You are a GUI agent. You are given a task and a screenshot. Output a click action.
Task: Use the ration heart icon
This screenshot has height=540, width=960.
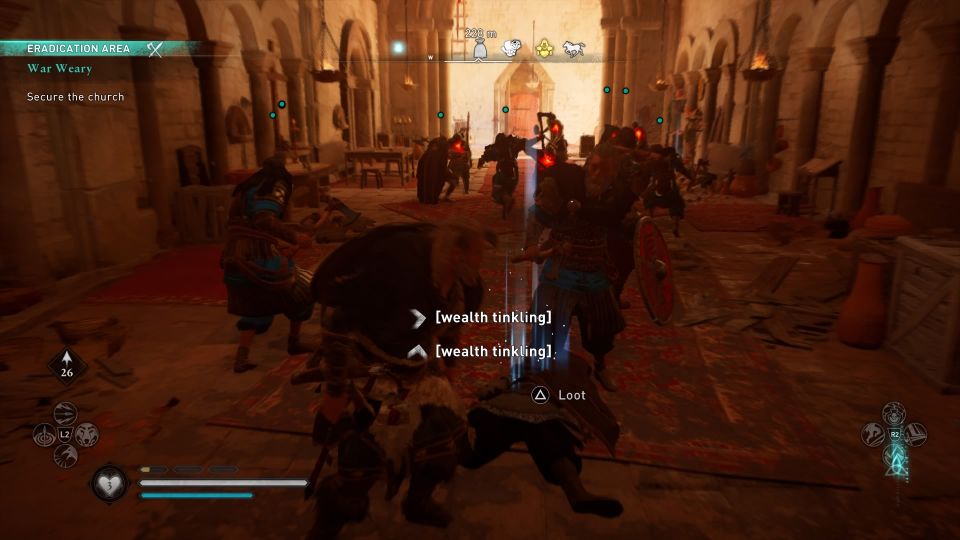click(x=107, y=485)
